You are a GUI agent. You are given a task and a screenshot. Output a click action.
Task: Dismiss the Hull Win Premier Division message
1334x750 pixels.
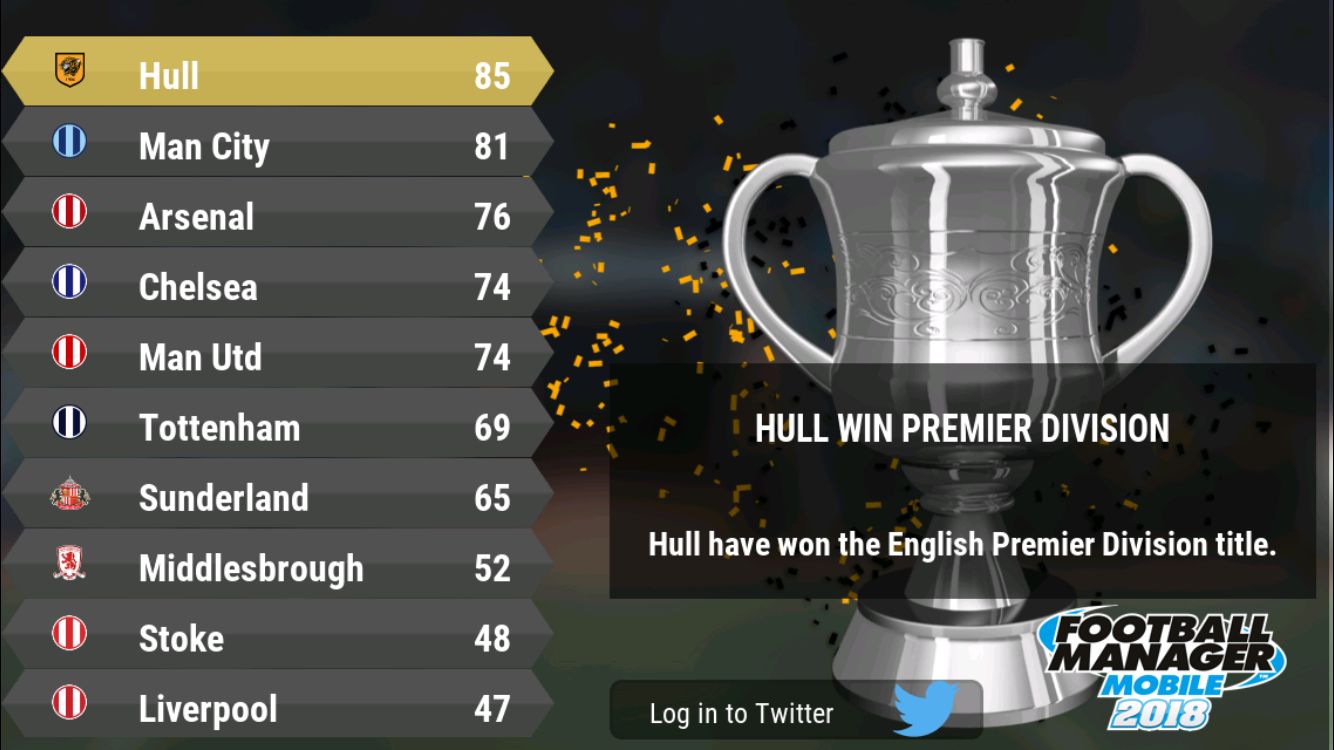962,481
